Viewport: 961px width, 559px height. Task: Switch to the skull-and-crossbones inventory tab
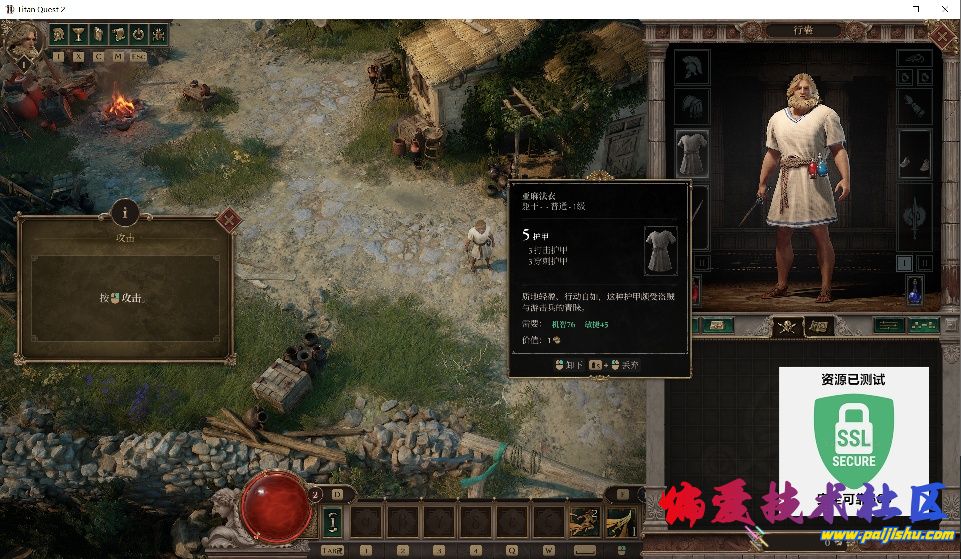click(788, 326)
